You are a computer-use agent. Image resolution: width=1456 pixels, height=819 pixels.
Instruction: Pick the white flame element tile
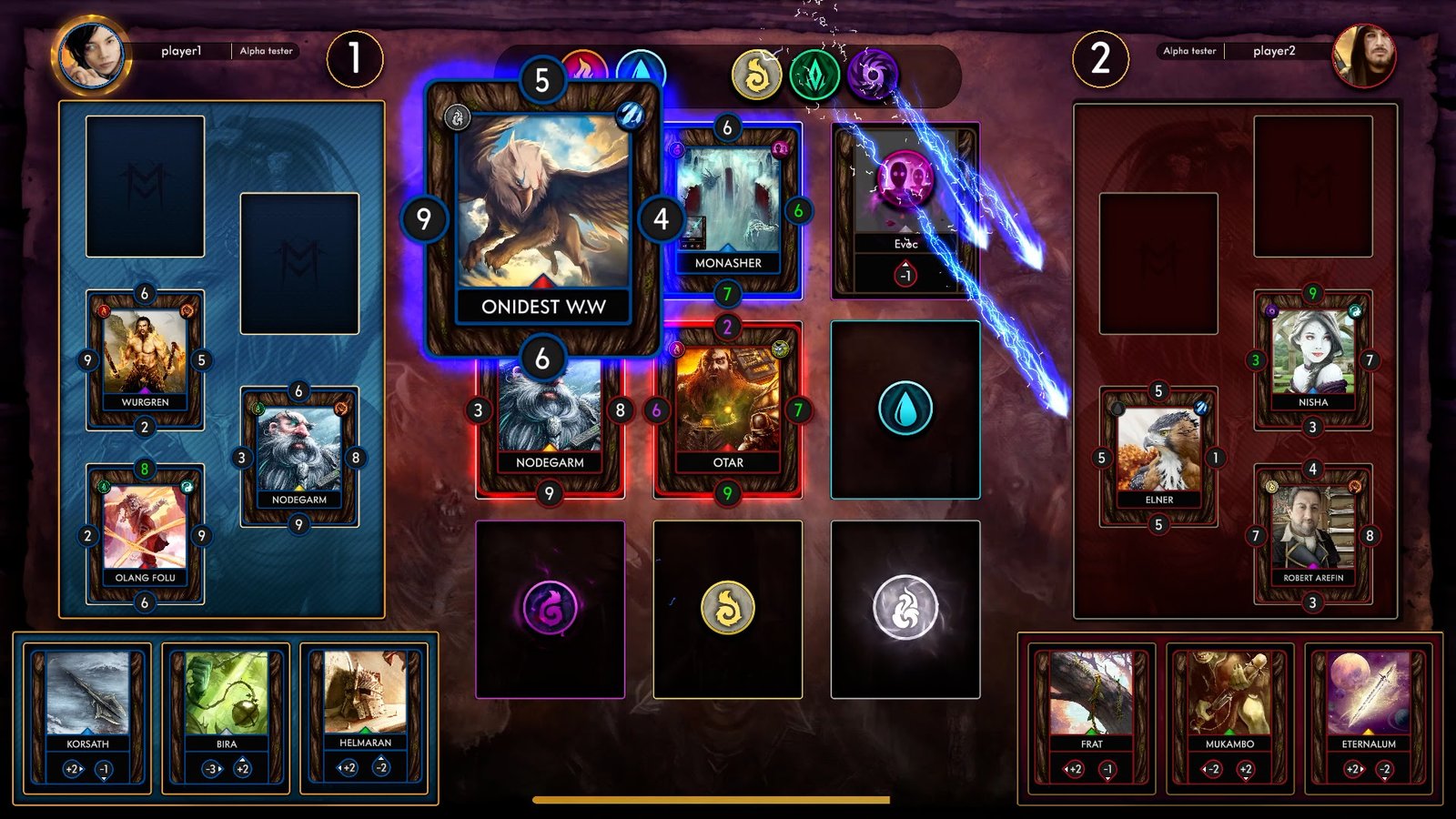click(905, 609)
